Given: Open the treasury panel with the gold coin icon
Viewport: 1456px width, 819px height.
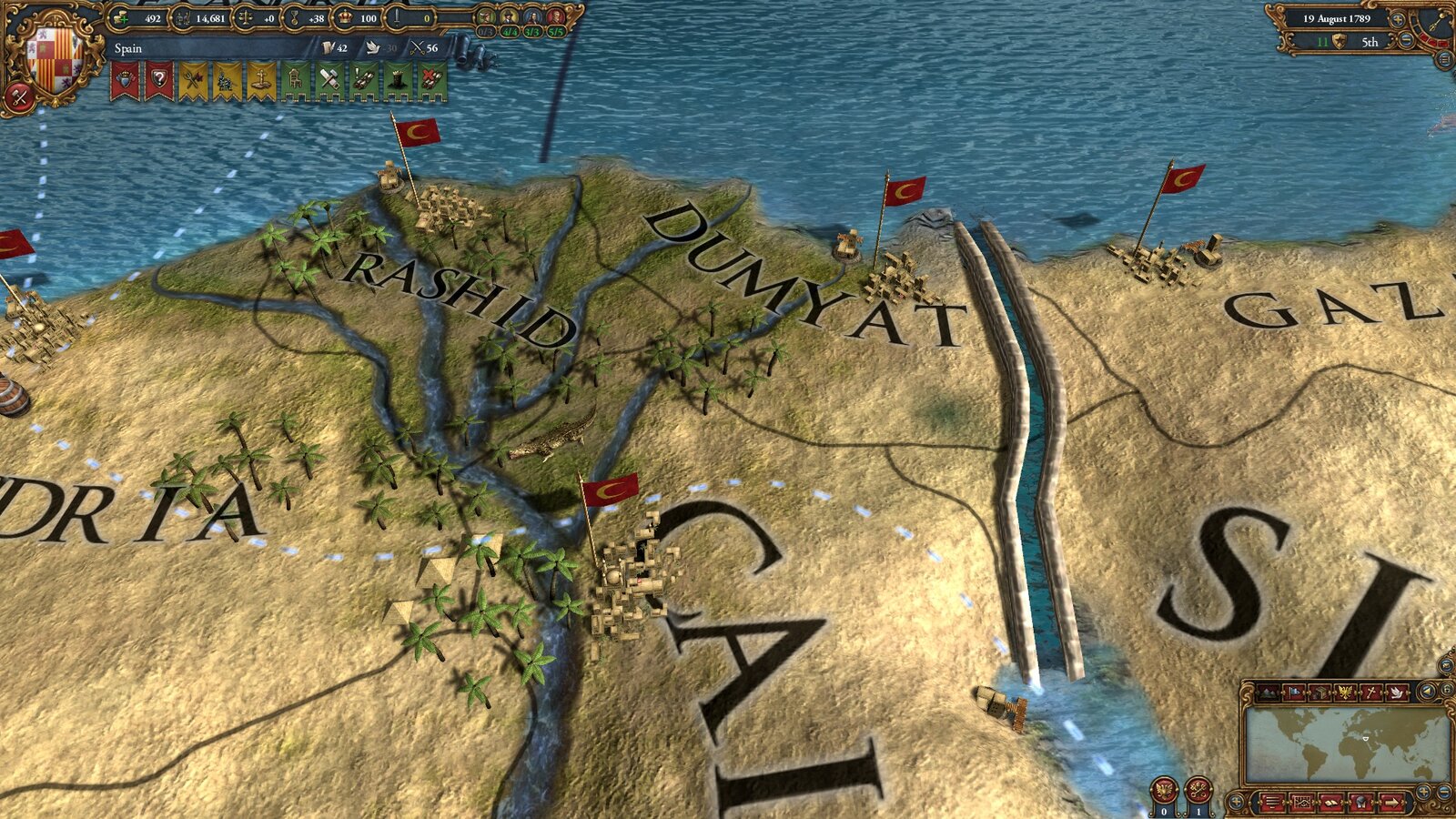Looking at the screenshot, I should pos(121,19).
